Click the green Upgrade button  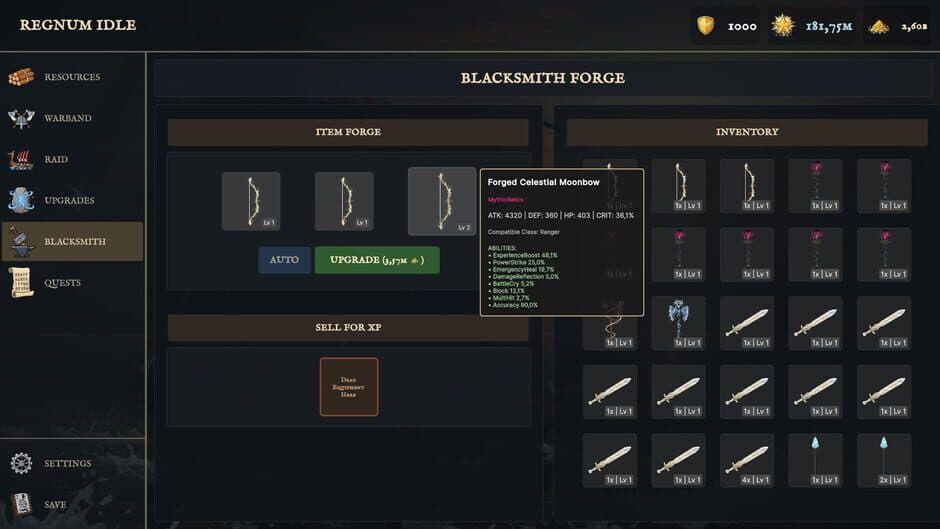point(377,260)
